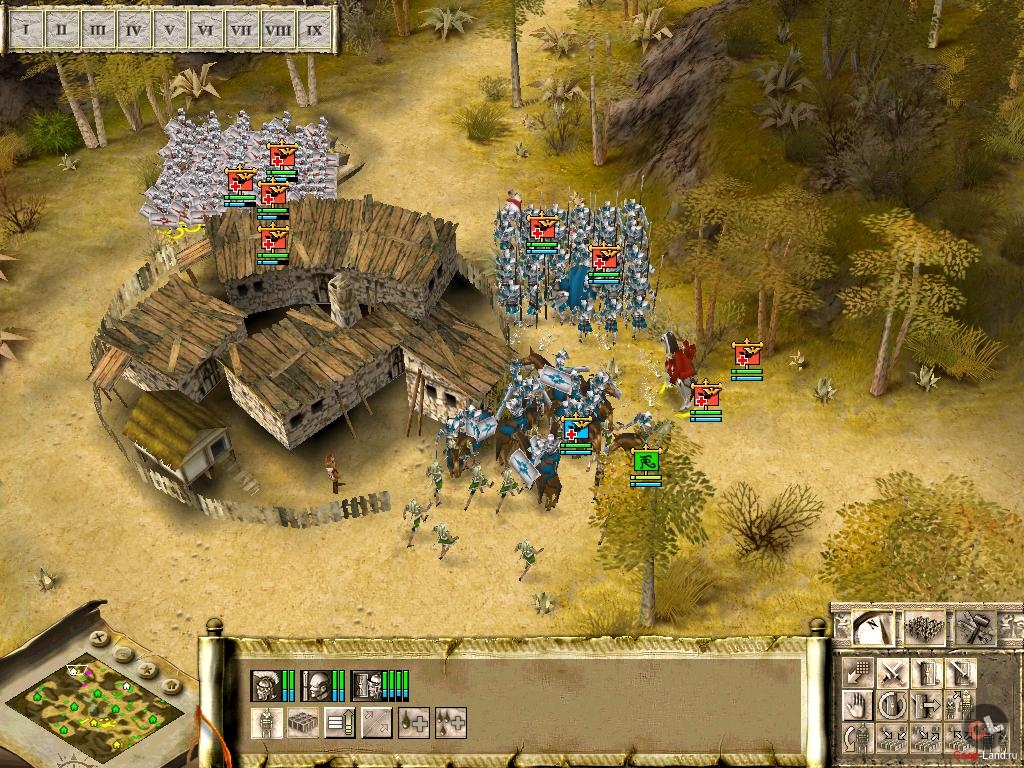The image size is (1024, 768).
Task: Click the star minimap button
Action: coord(148,669)
